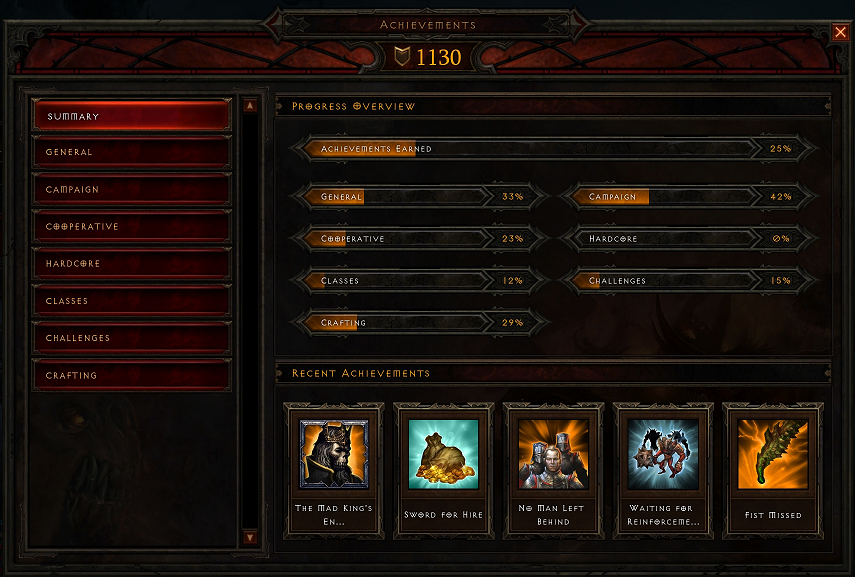The height and width of the screenshot is (577, 855).
Task: Close the Achievements window
Action: [840, 32]
